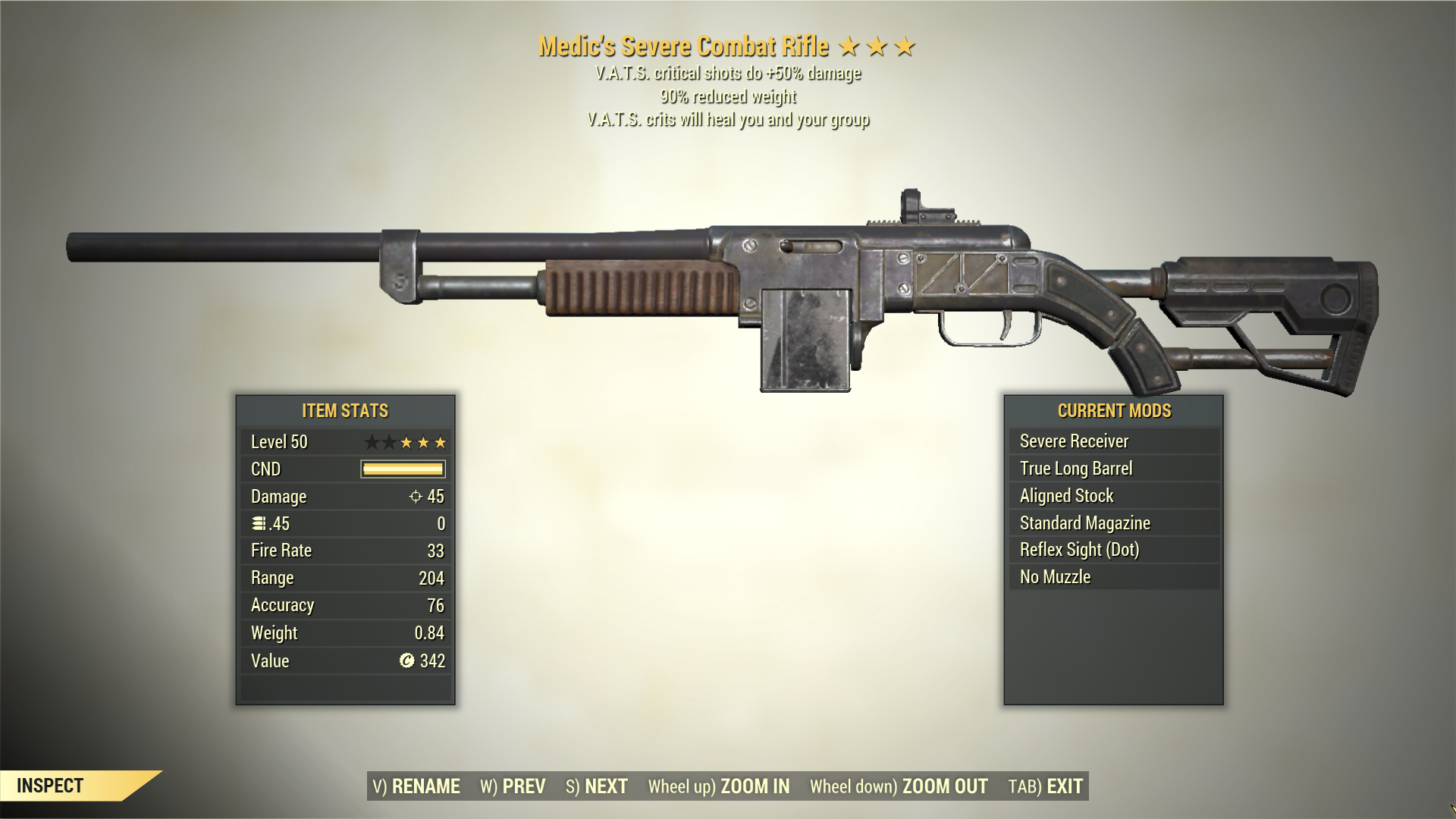1456x819 pixels.
Task: Select the .45 ammo icon in Item Stats
Action: 257,523
